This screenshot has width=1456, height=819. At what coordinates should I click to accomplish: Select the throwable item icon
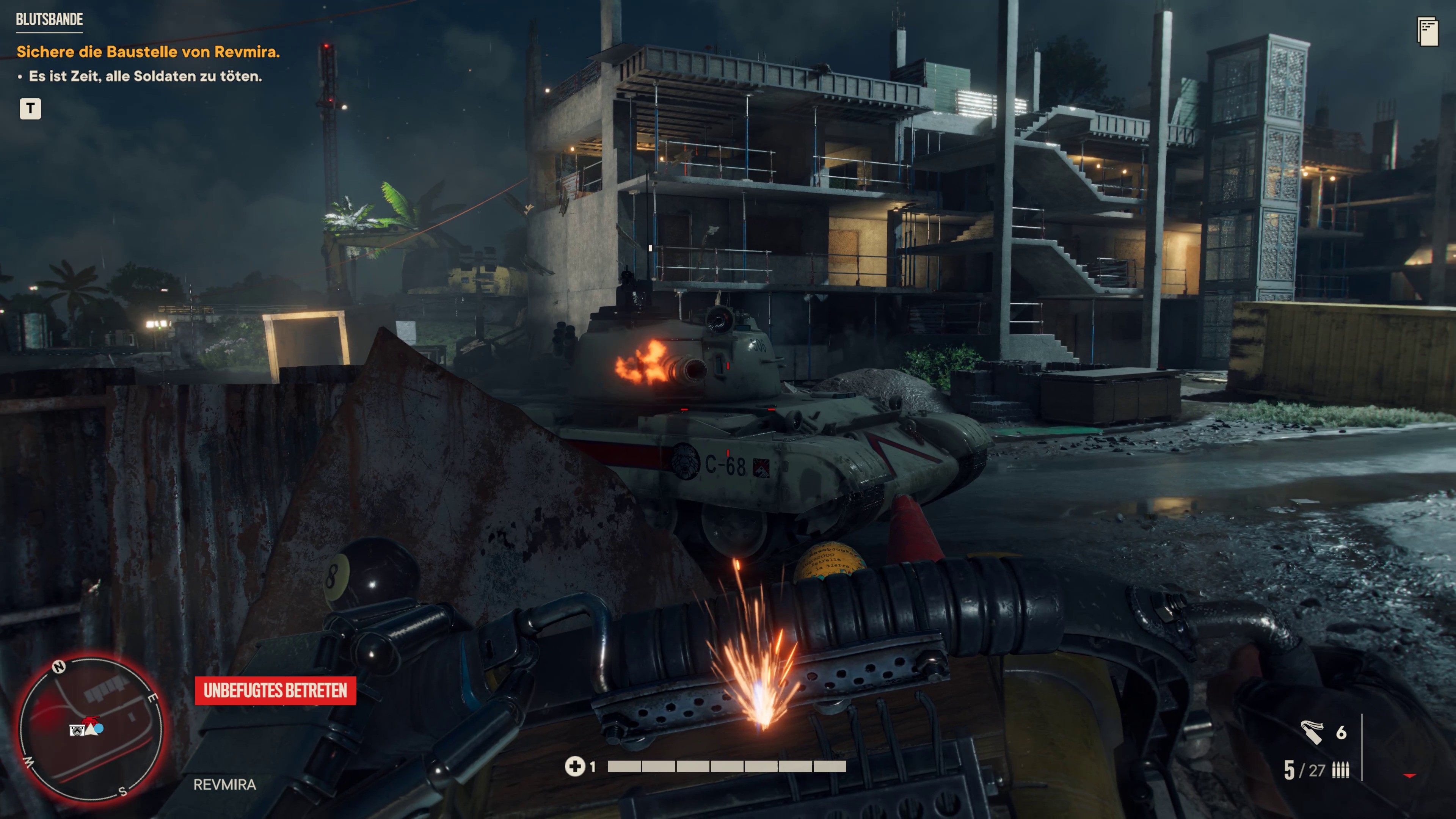click(1311, 732)
